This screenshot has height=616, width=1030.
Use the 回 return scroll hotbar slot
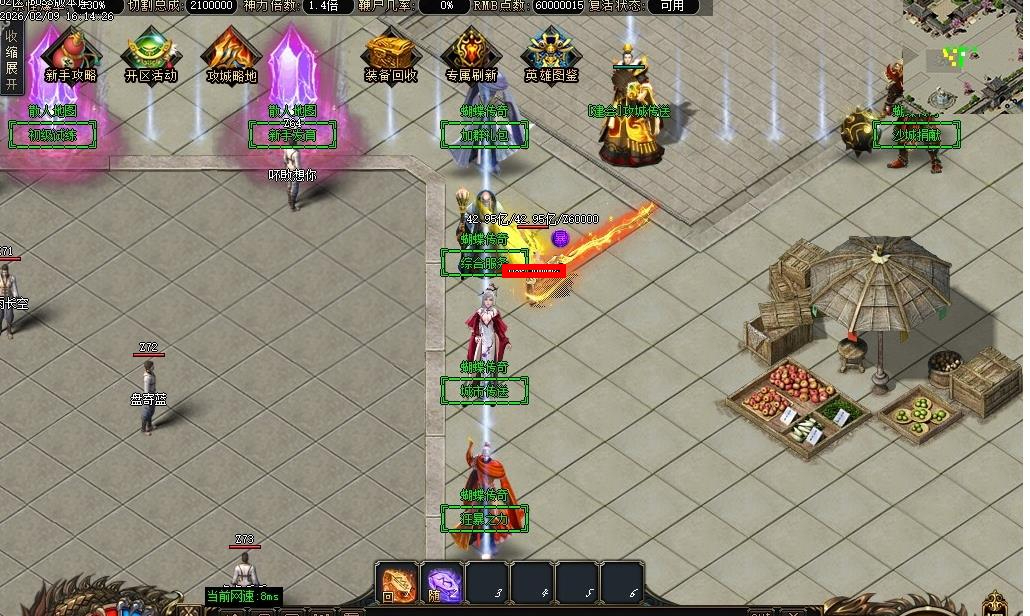[397, 582]
